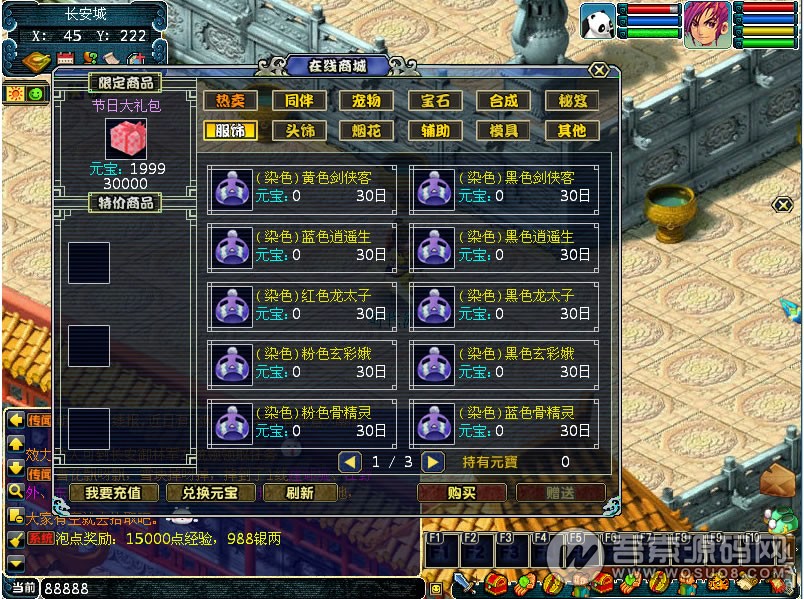Click the 兑换元宝 exchange button
Image resolution: width=804 pixels, height=599 pixels.
203,493
